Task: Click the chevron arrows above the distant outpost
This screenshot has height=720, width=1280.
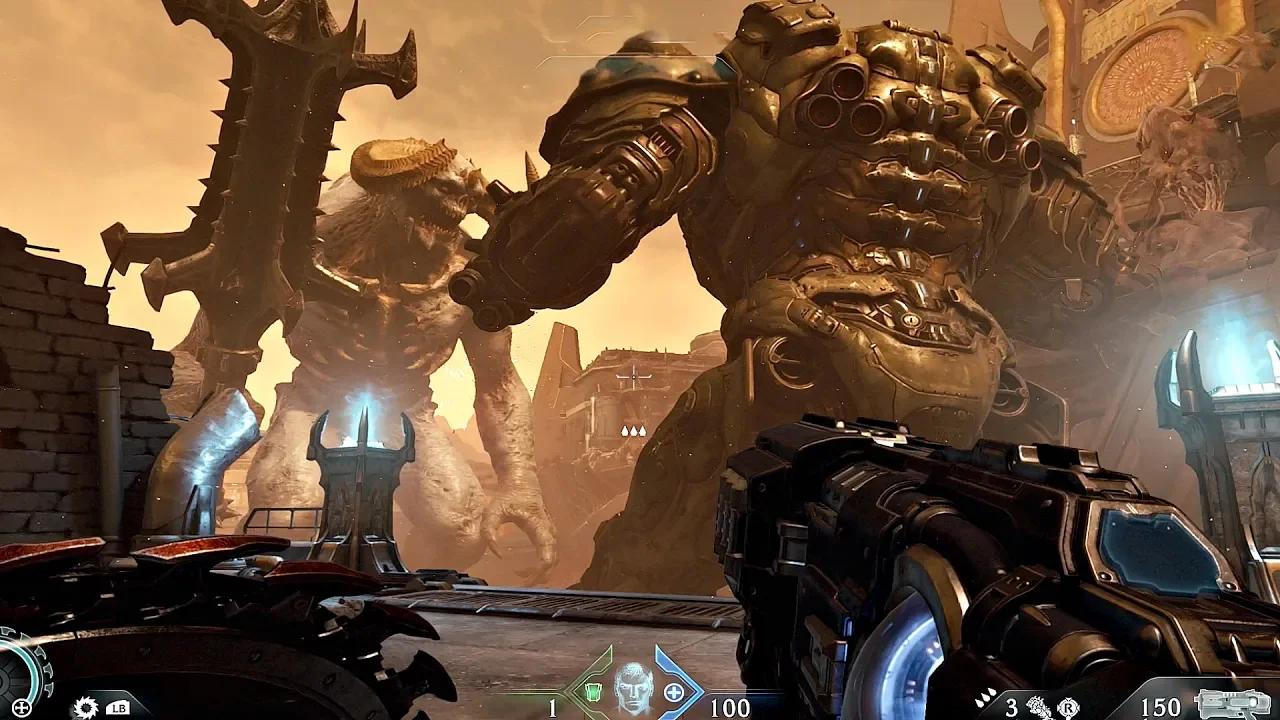Action: coord(634,376)
